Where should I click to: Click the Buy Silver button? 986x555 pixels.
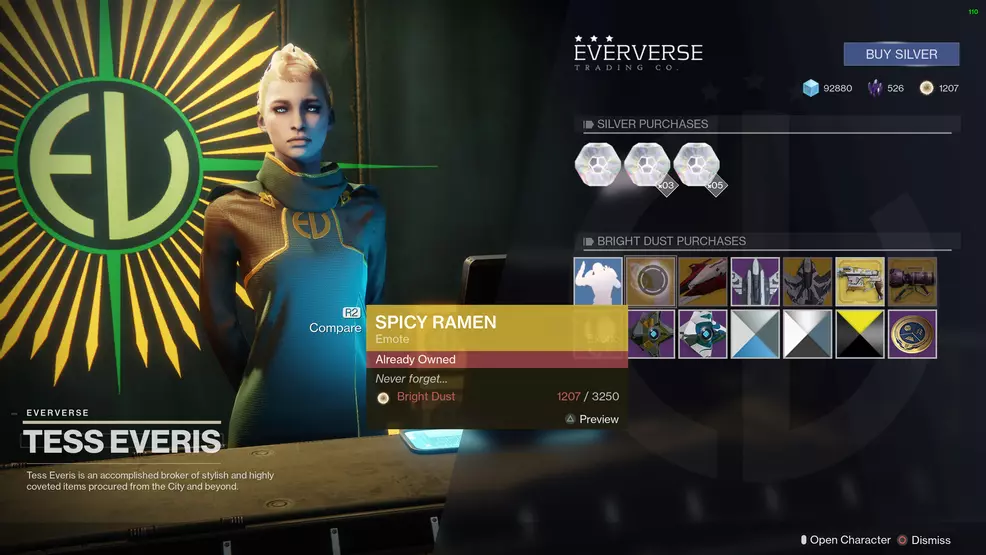pos(901,54)
